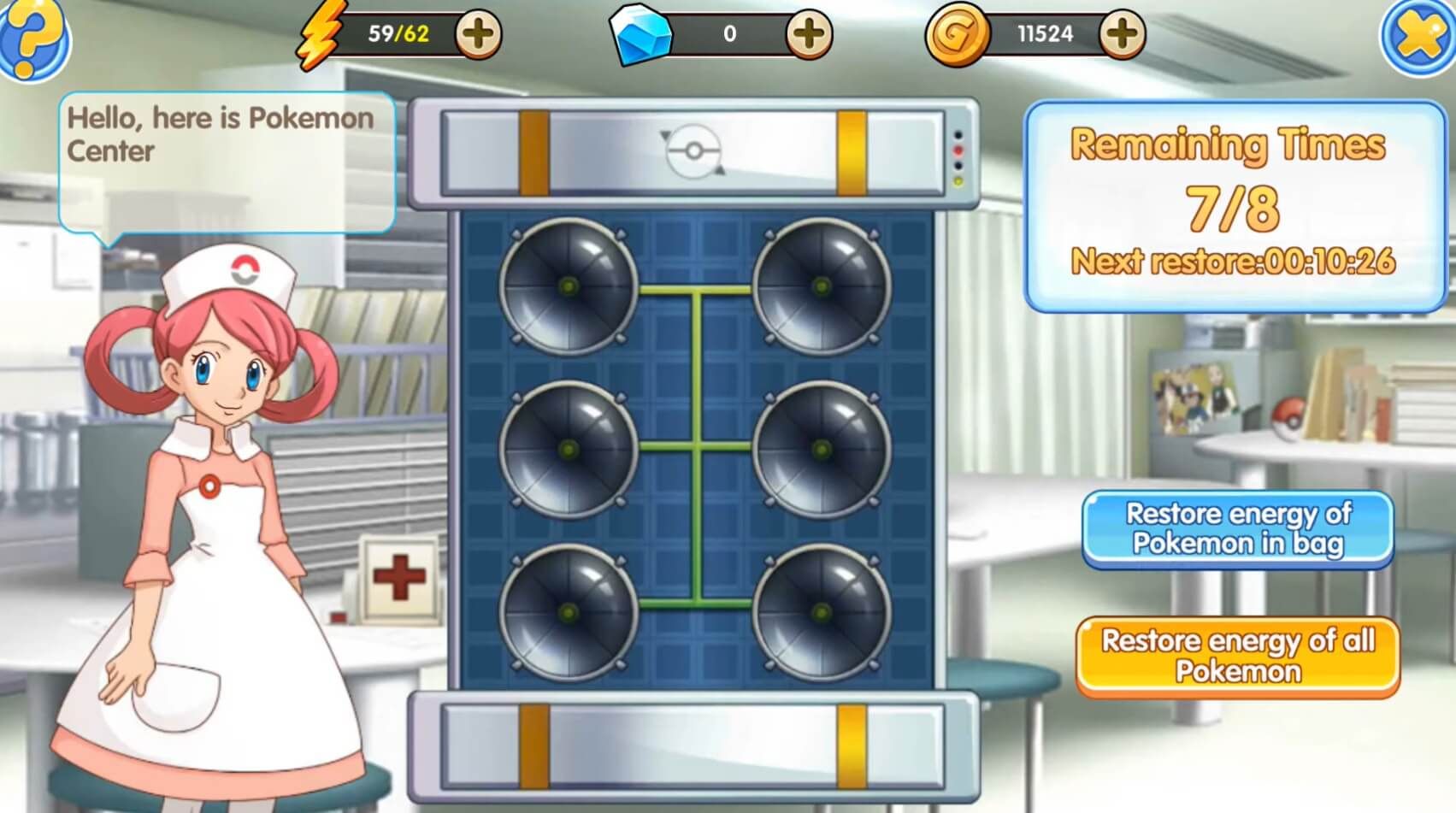Select the middle-left healing machine slot
Screen dimensions: 1456x813
tap(566, 451)
